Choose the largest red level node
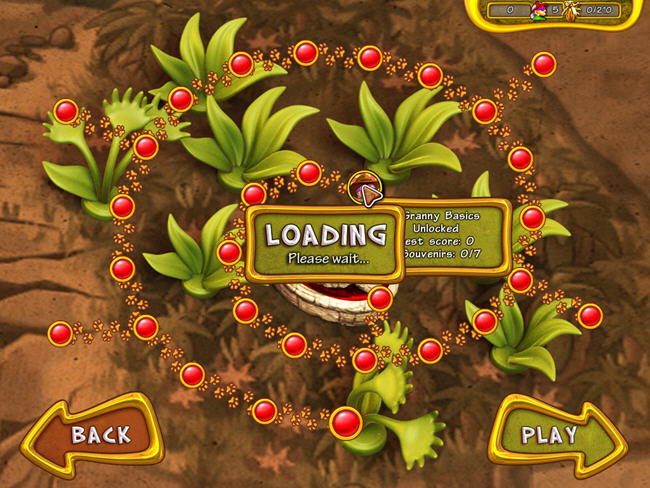This screenshot has width=650, height=488. pyautogui.click(x=346, y=422)
